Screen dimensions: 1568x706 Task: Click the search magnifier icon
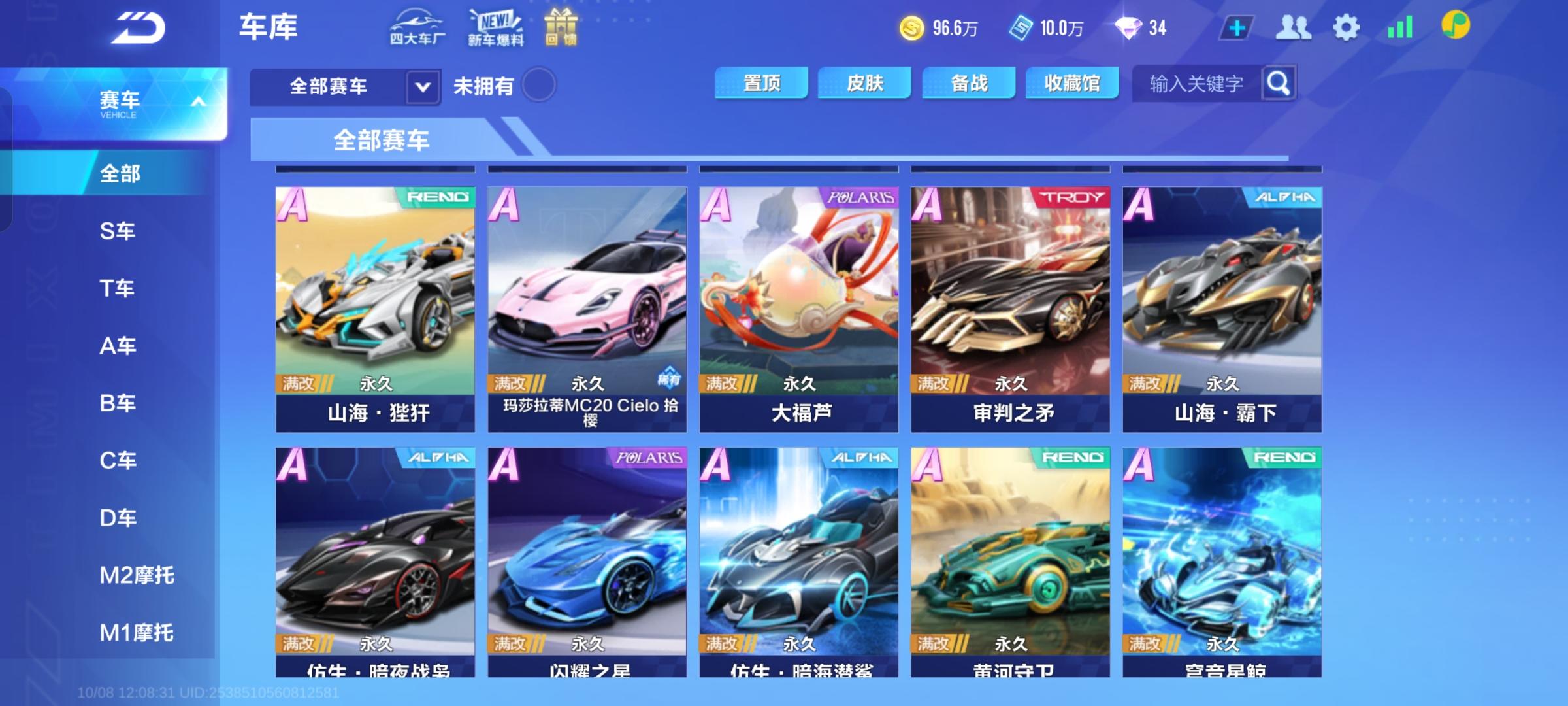coord(1277,84)
